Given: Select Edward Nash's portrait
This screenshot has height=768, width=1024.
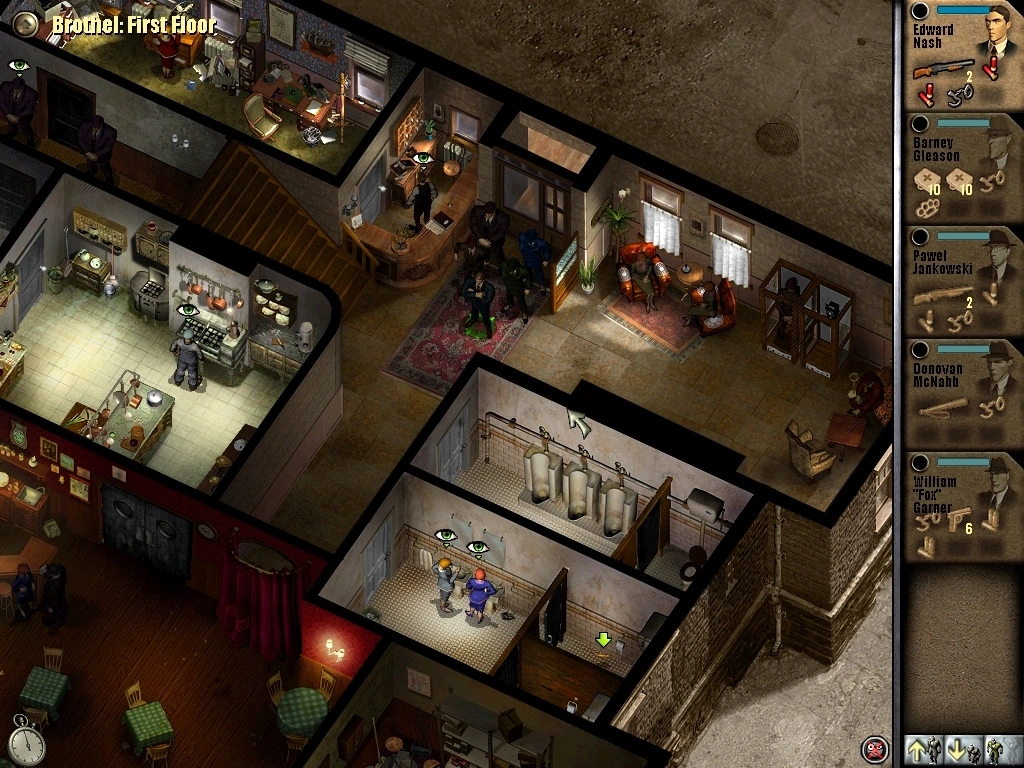Looking at the screenshot, I should point(995,32).
